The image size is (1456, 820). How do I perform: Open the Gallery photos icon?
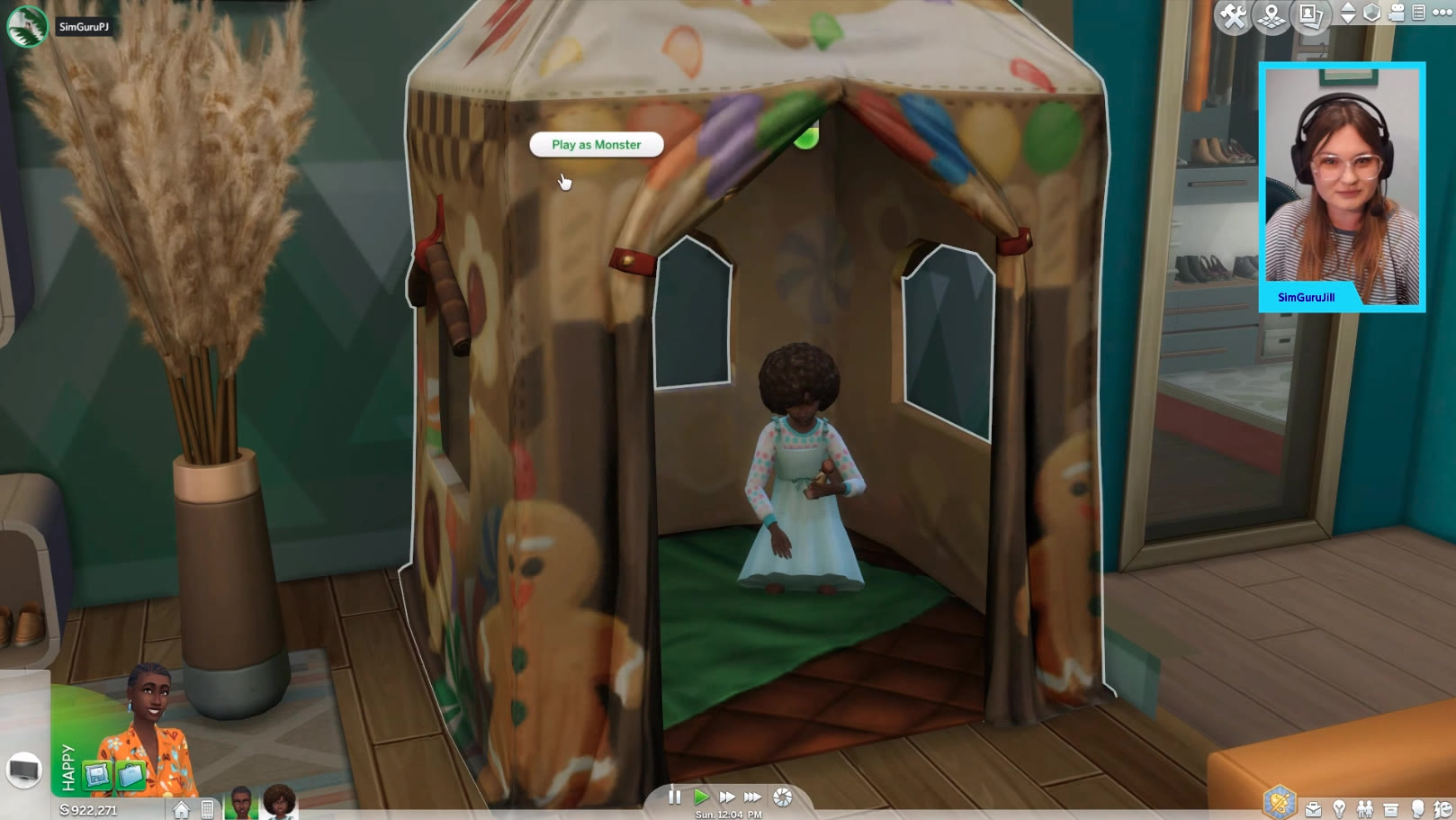click(1310, 15)
